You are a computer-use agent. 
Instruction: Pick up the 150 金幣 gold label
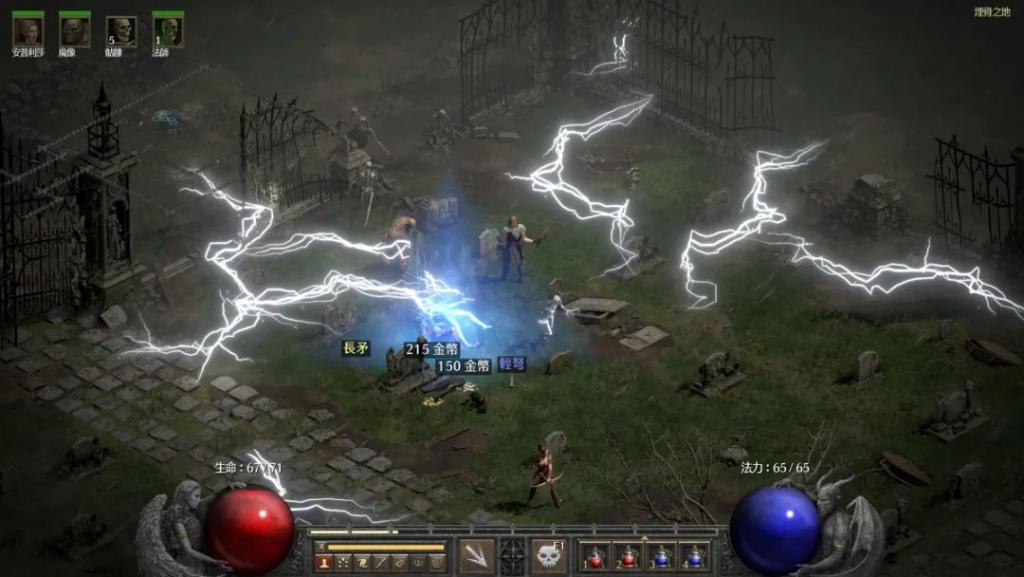pyautogui.click(x=462, y=366)
